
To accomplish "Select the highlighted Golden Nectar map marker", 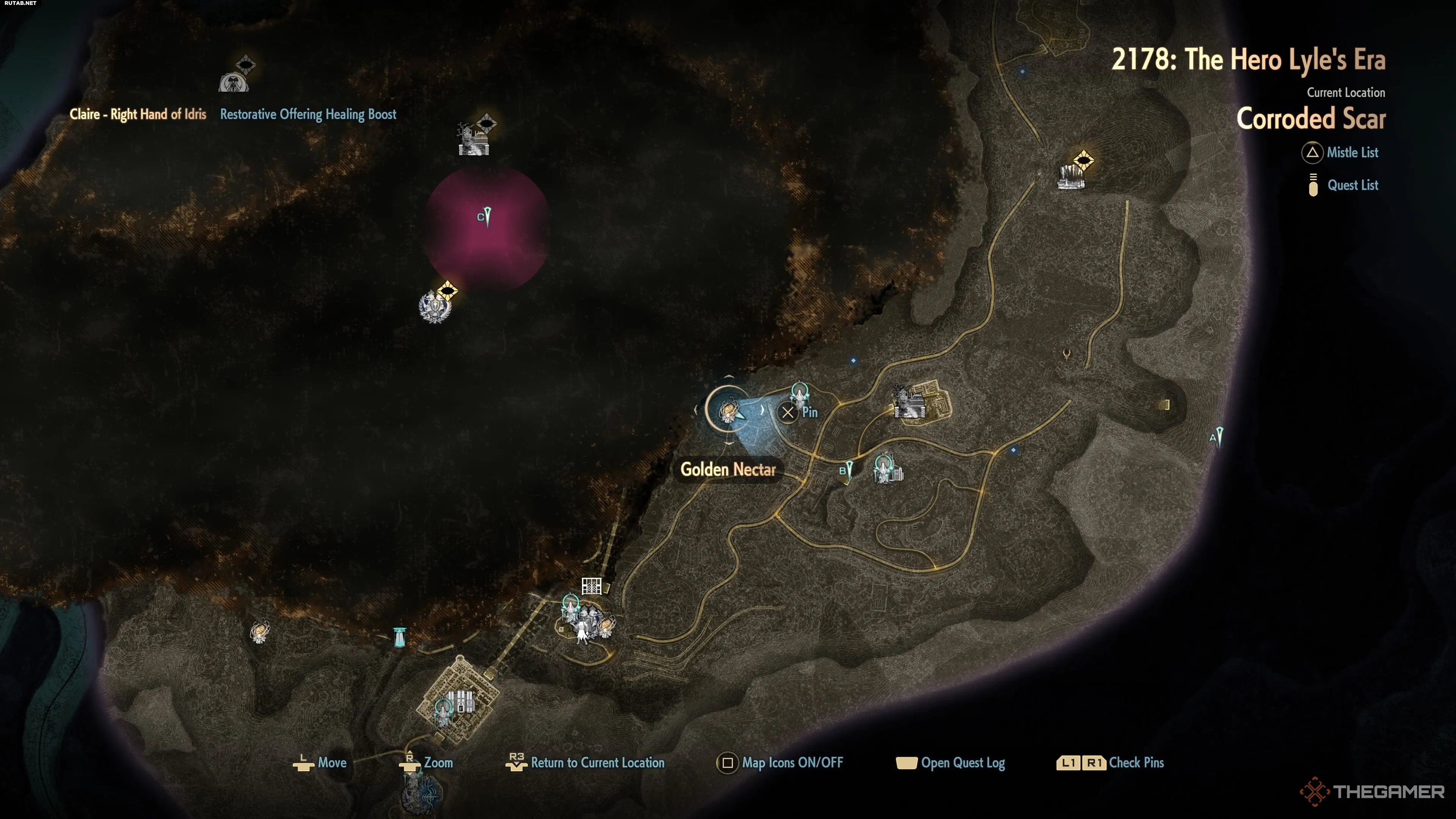I will [x=728, y=411].
